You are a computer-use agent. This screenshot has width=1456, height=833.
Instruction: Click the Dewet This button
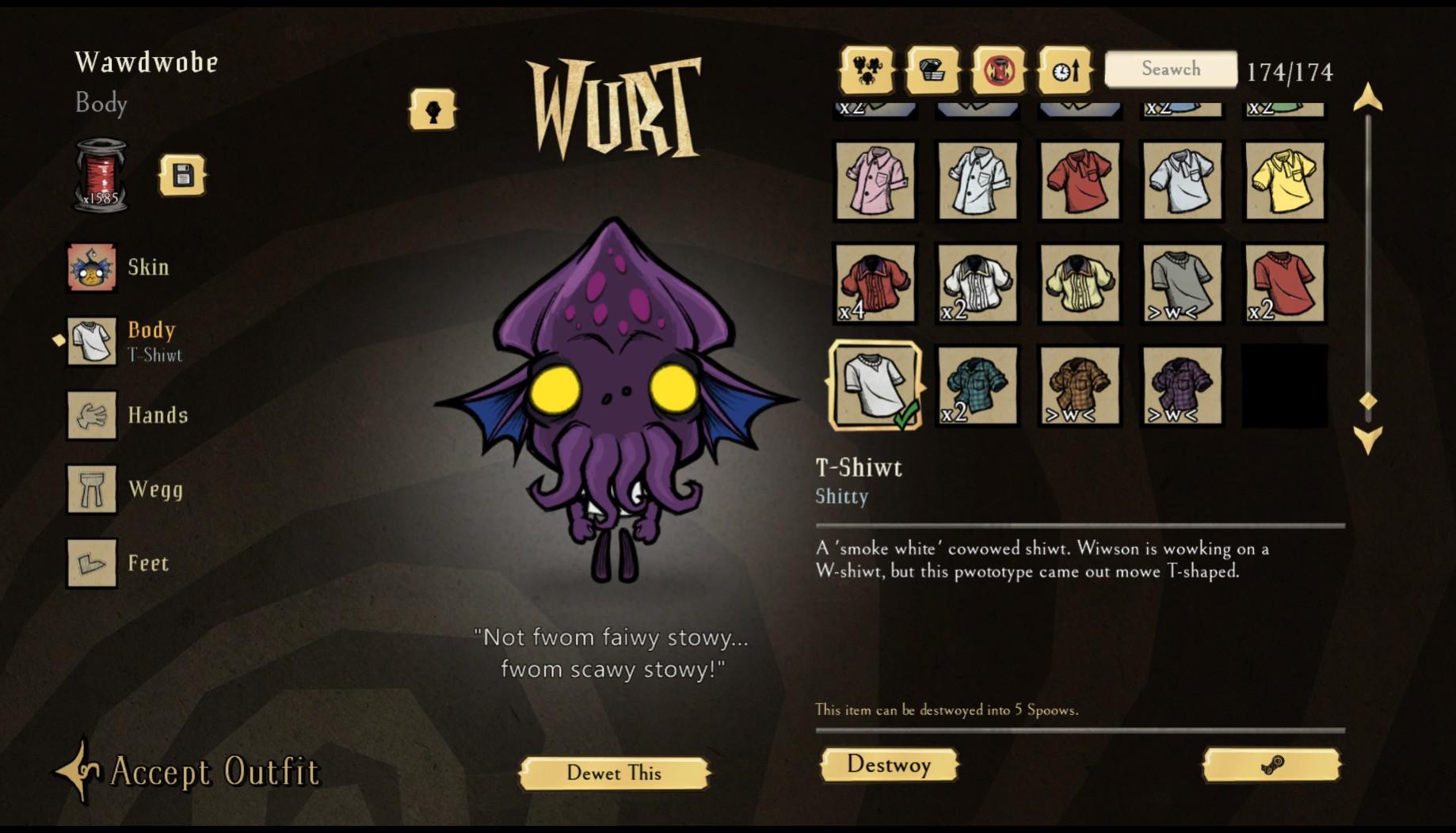pos(615,774)
